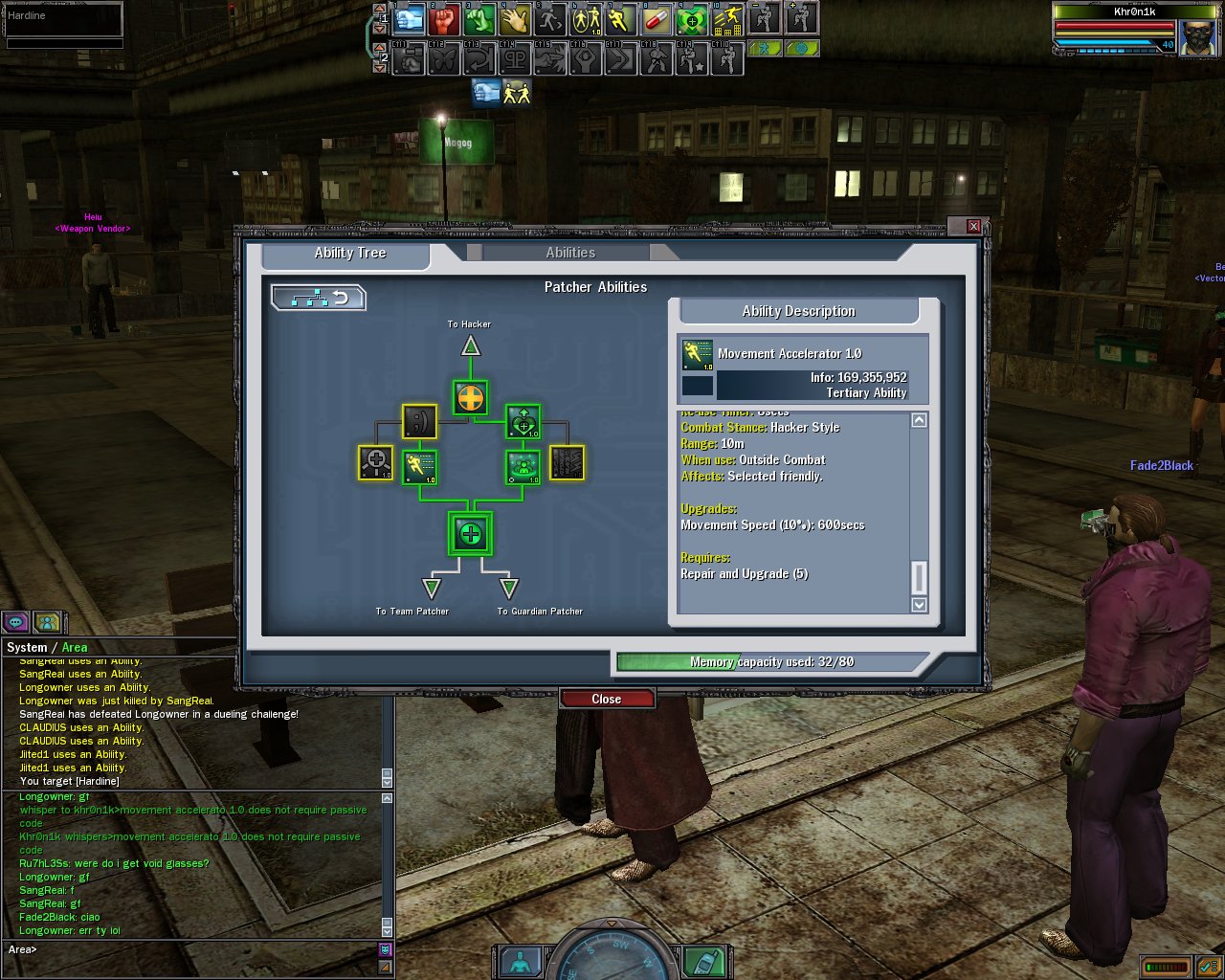Click the X in the ability window corner
This screenshot has height=980, width=1225.
click(973, 226)
